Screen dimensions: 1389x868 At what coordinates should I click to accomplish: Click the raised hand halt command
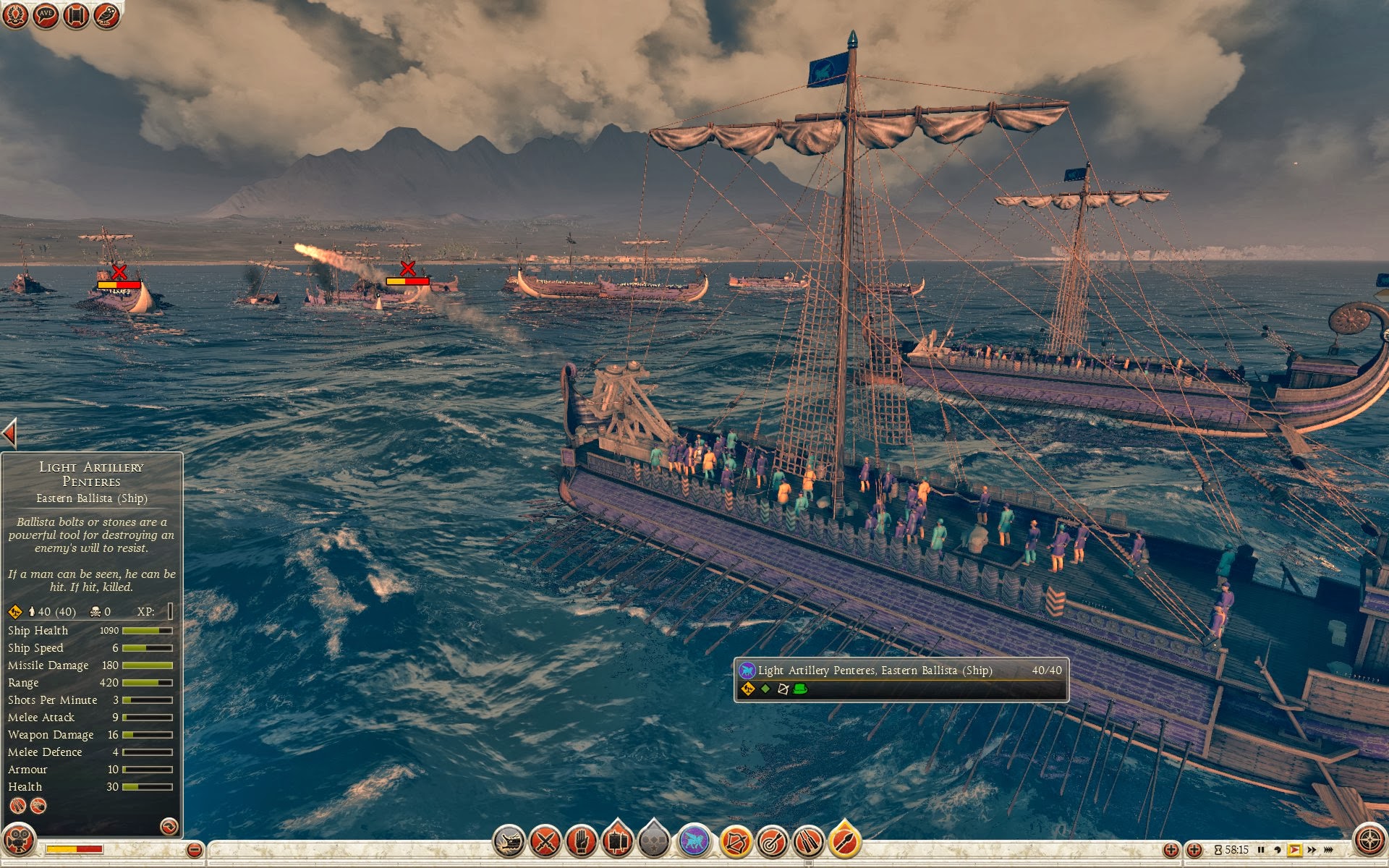pos(581,842)
